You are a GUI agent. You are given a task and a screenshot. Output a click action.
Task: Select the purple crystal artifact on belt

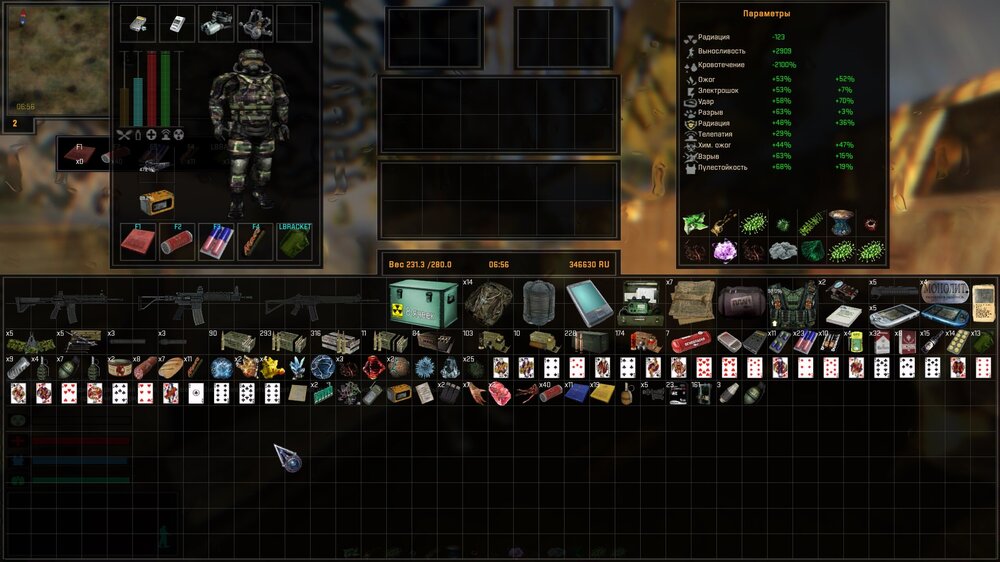click(723, 250)
